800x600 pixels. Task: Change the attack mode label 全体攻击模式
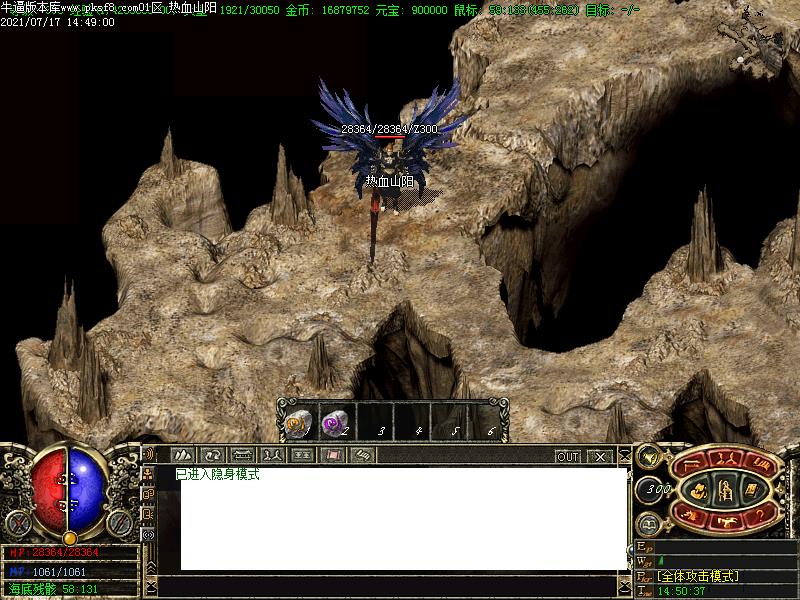click(x=698, y=577)
